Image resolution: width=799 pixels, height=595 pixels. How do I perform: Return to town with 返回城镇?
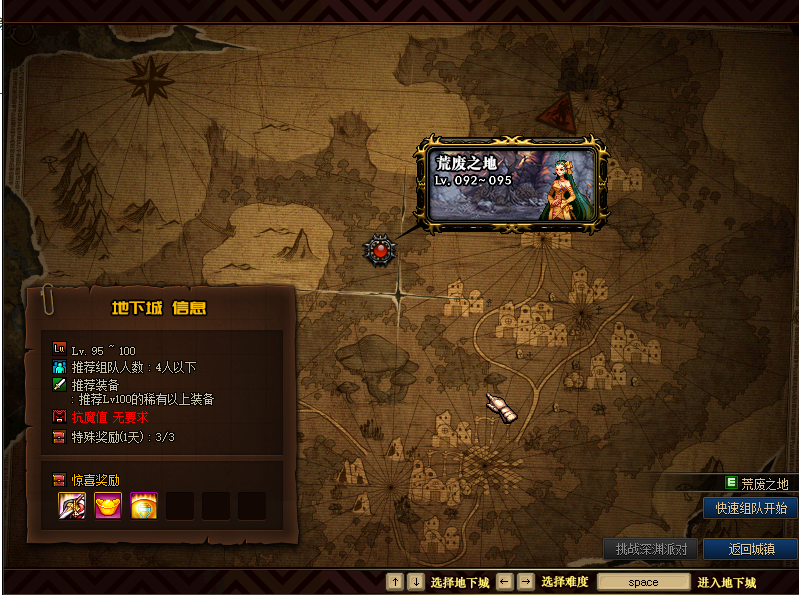click(x=749, y=549)
